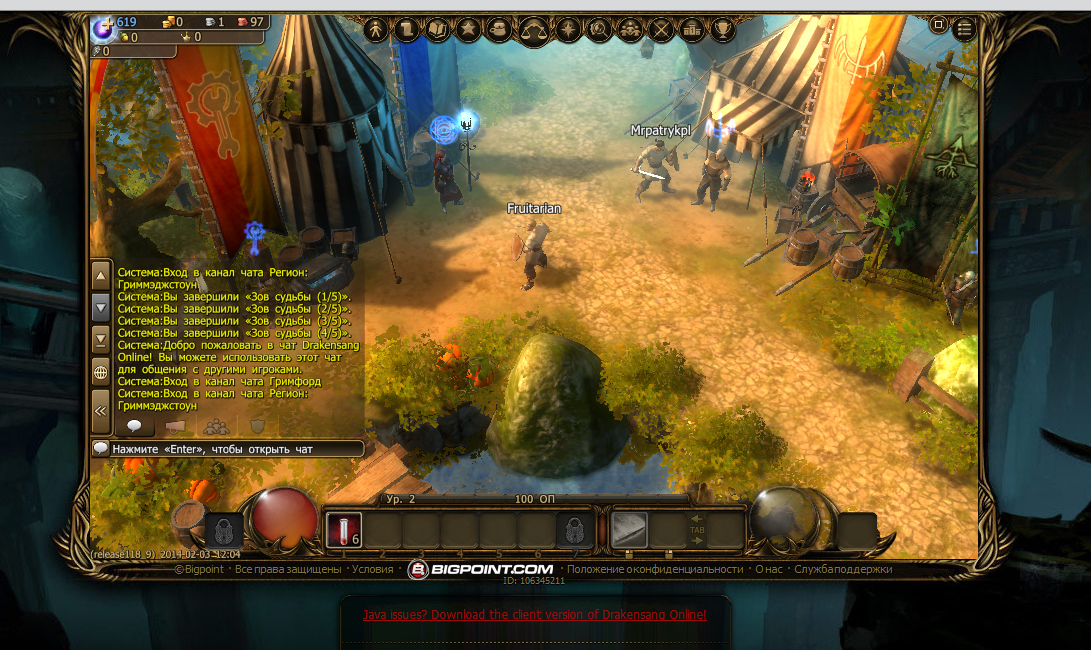This screenshot has height=650, width=1091.
Task: Toggle fullscreen with the square button
Action: pos(939,23)
